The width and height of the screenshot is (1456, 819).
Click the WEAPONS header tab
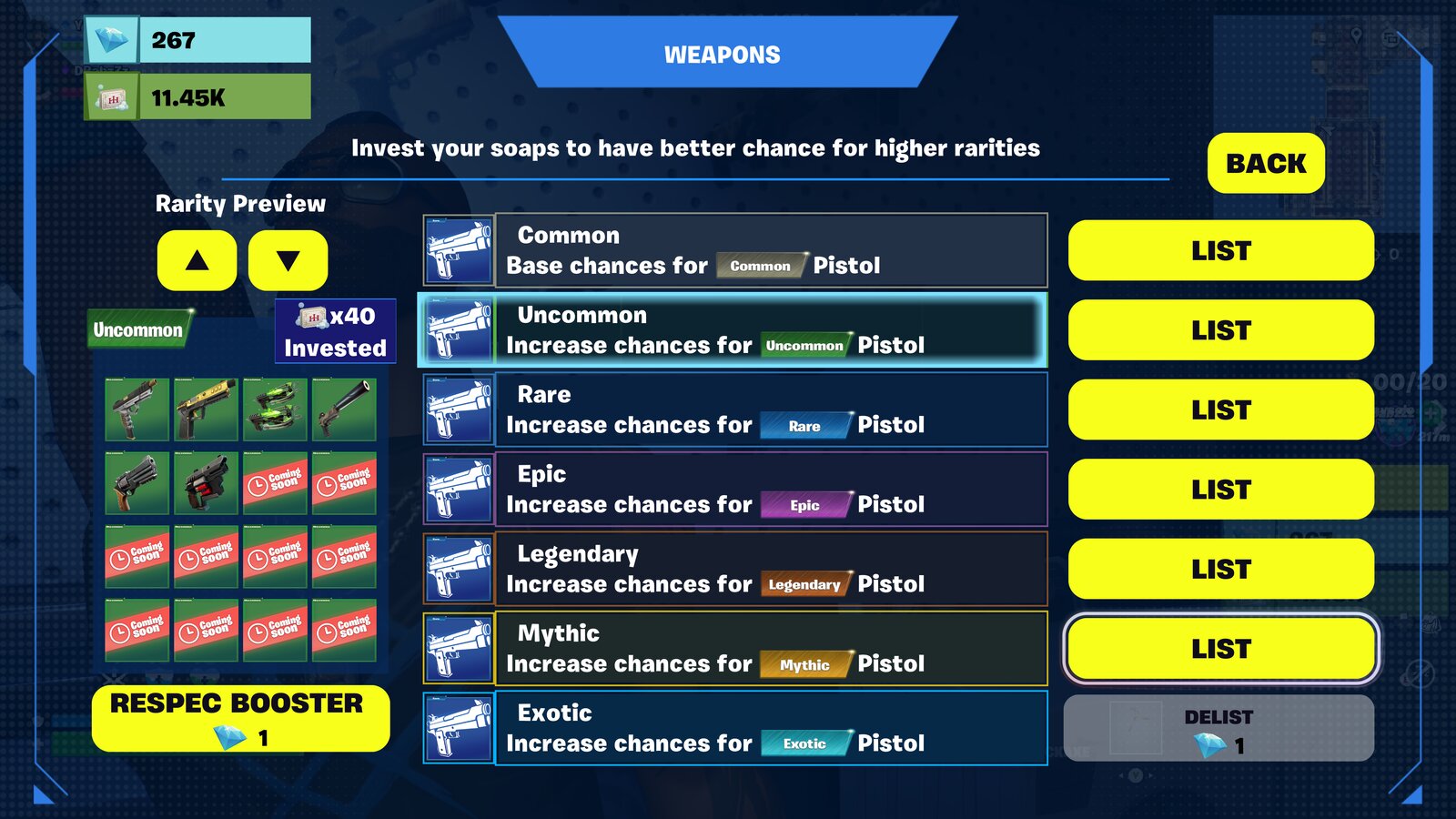tap(722, 55)
